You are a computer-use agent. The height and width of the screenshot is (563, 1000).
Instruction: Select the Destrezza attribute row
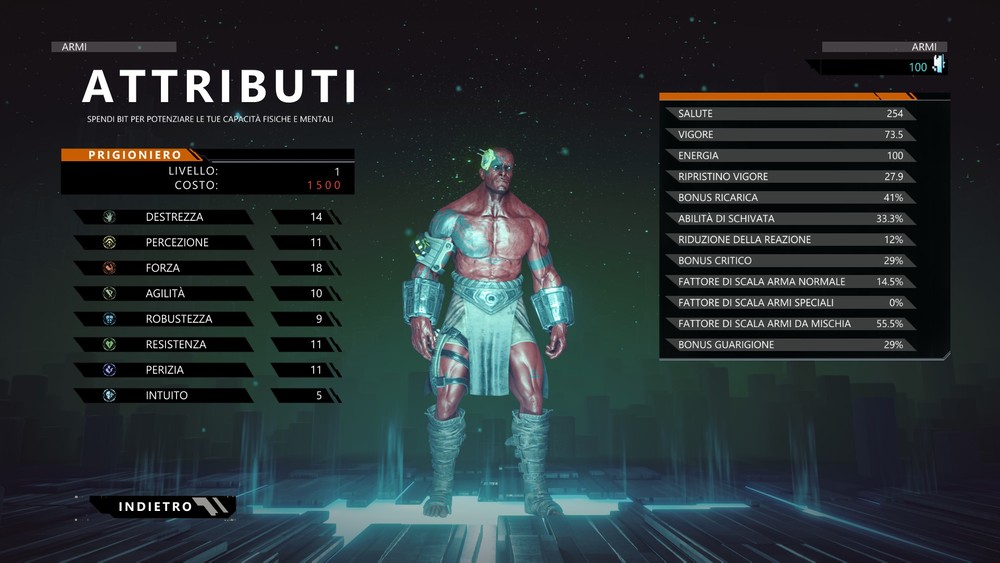pyautogui.click(x=174, y=217)
